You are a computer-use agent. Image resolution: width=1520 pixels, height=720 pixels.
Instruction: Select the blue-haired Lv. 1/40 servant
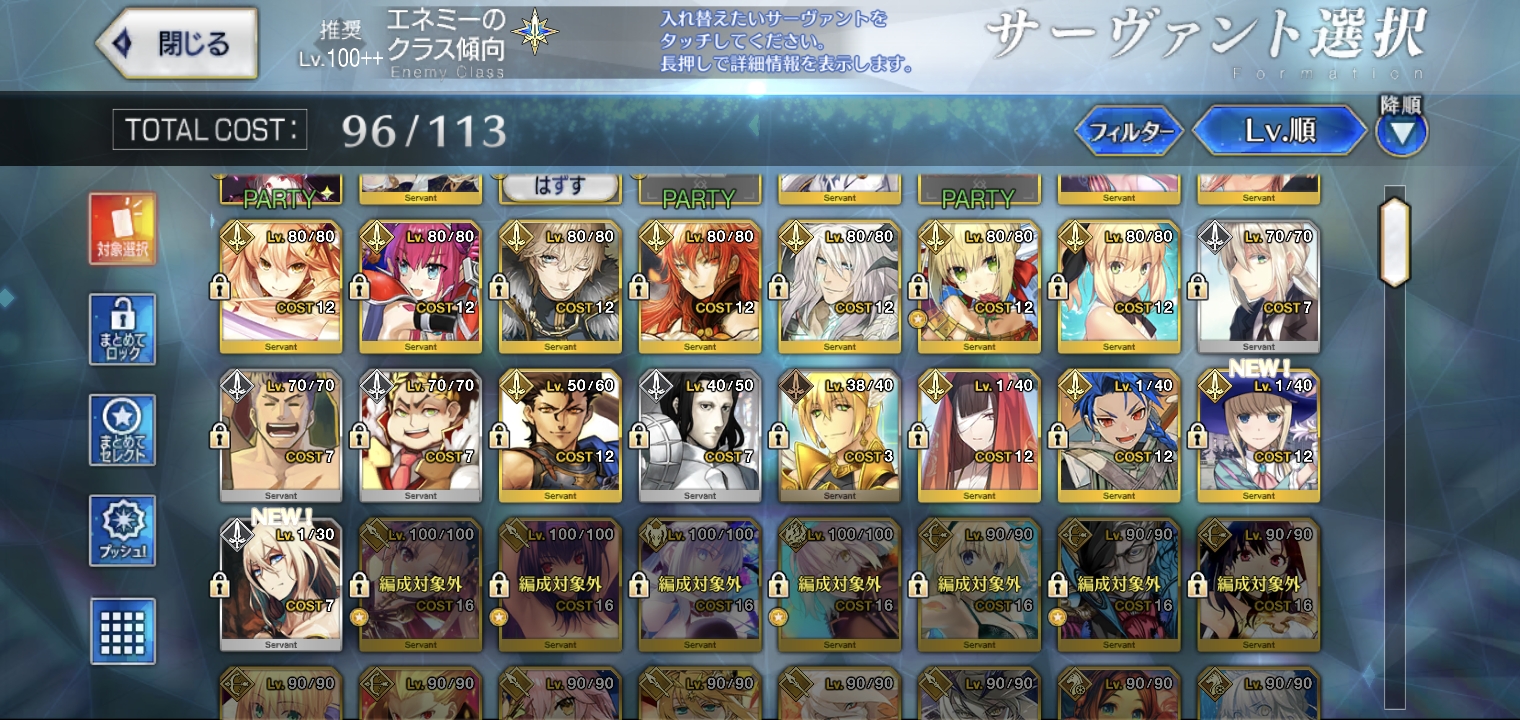point(1118,436)
